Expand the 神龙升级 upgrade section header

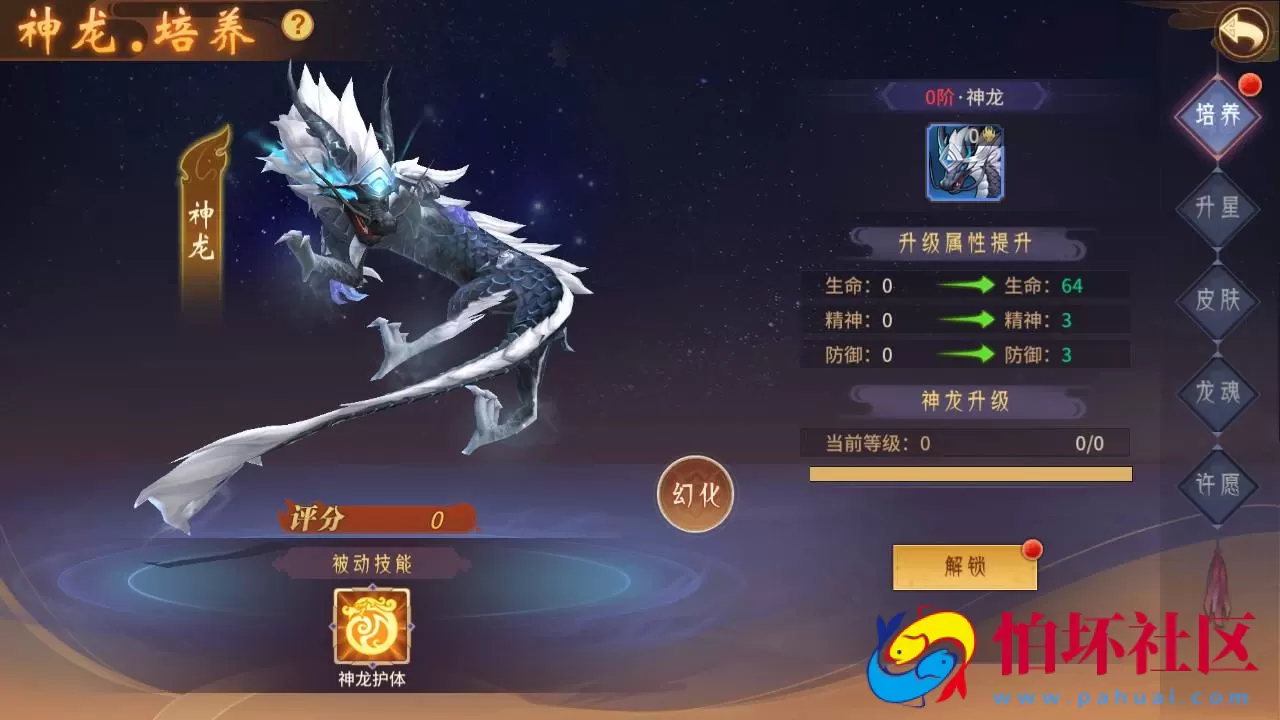click(x=966, y=399)
